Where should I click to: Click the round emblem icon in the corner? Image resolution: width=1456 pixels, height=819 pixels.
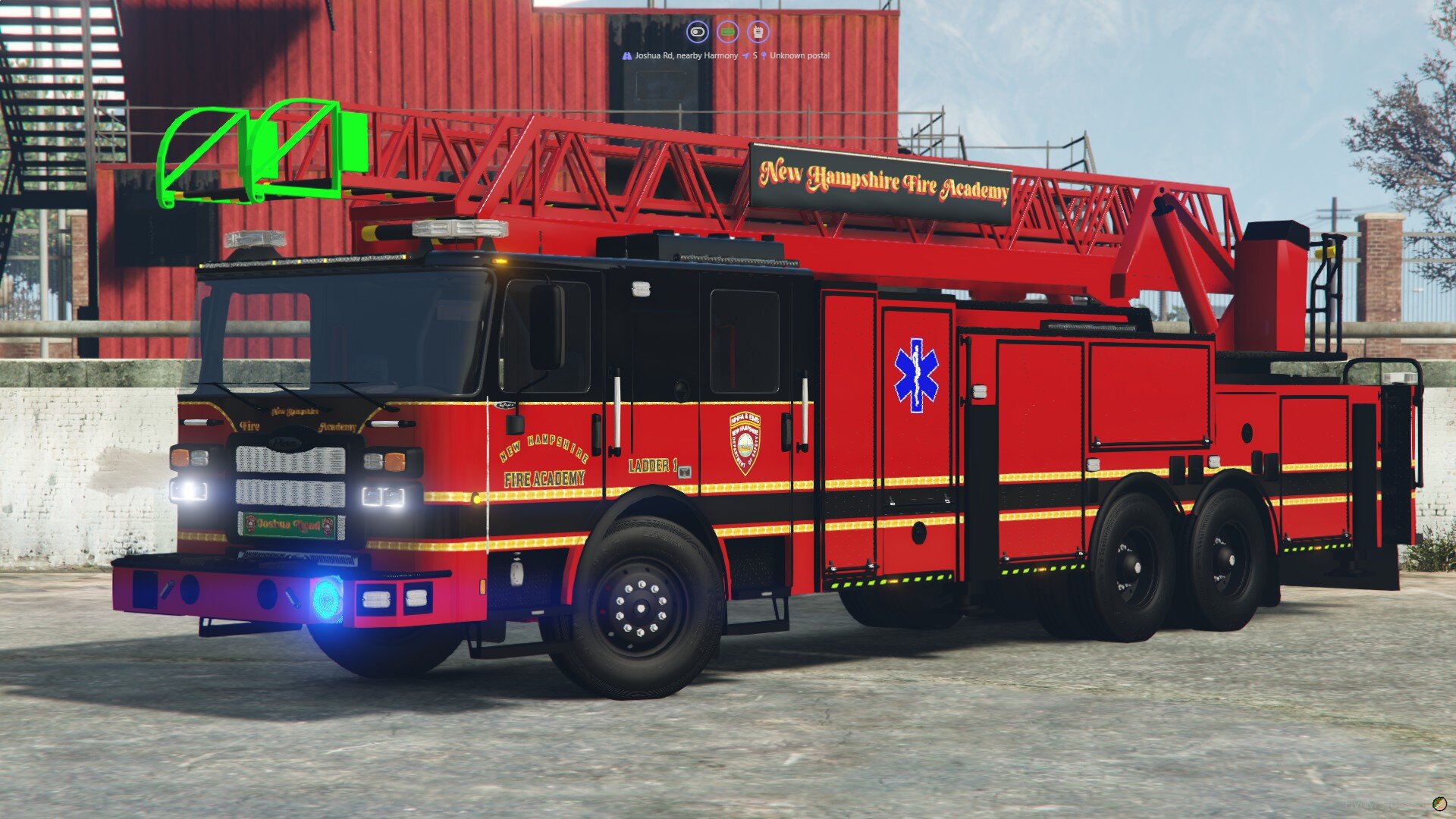point(1439,804)
